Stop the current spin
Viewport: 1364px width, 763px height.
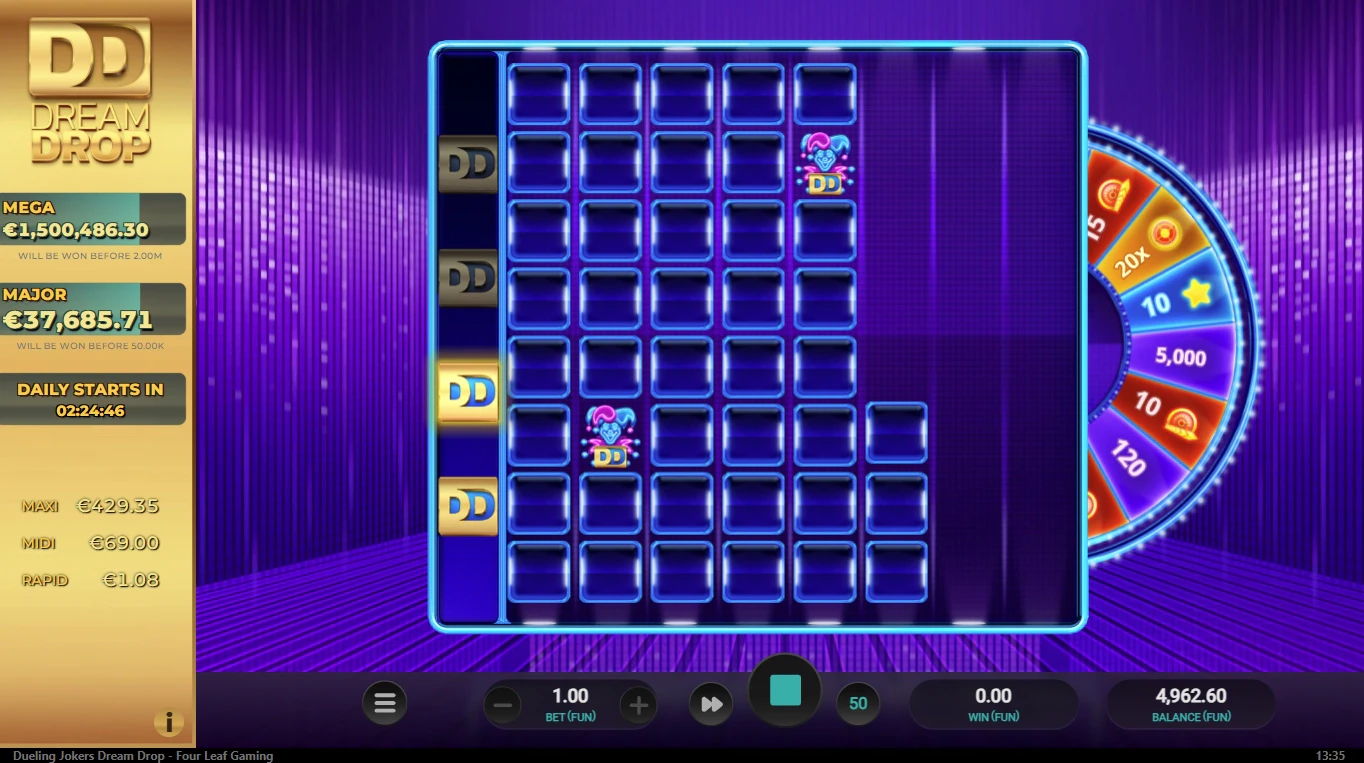[784, 688]
